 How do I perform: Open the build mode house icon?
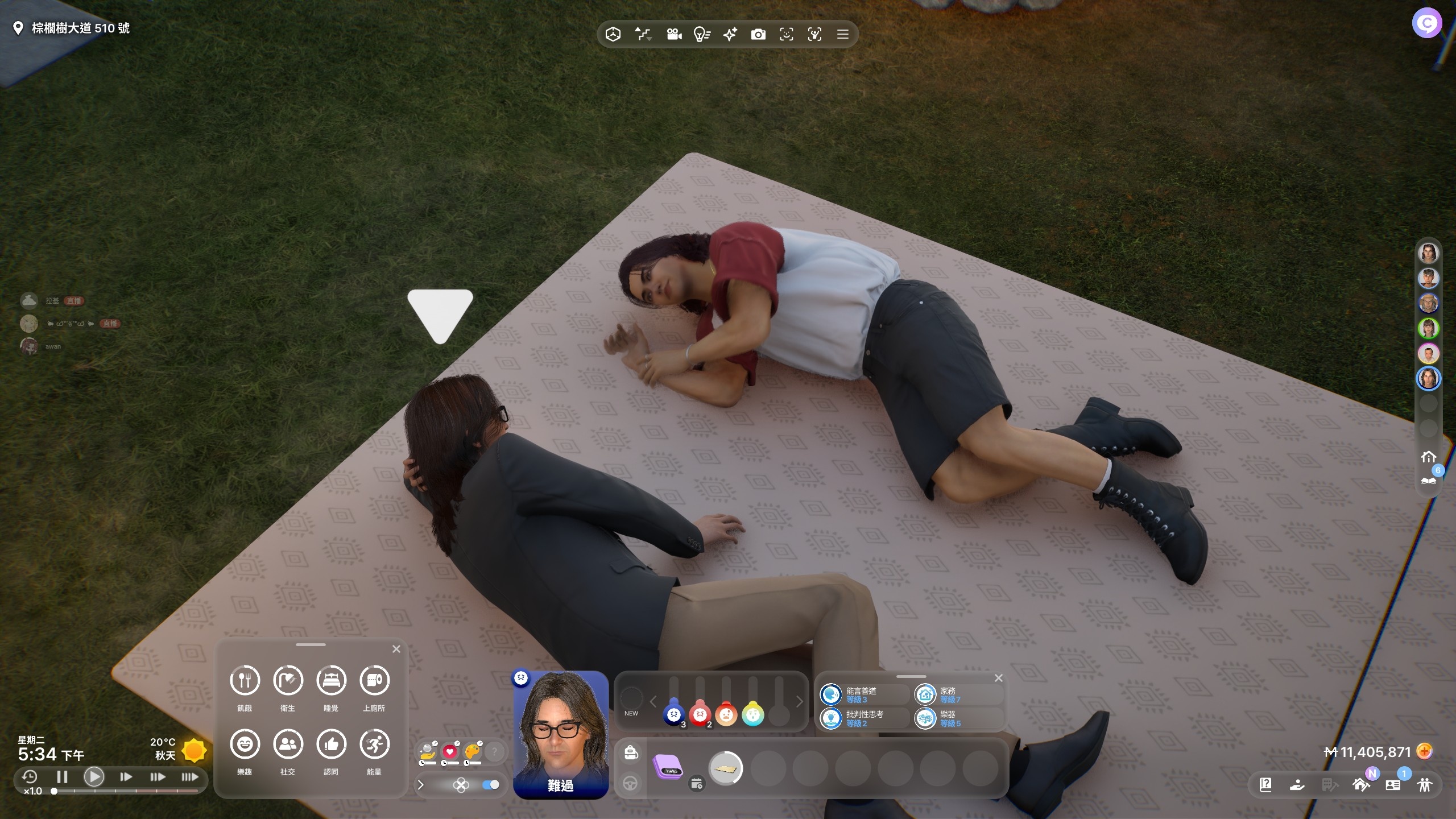click(x=1361, y=785)
